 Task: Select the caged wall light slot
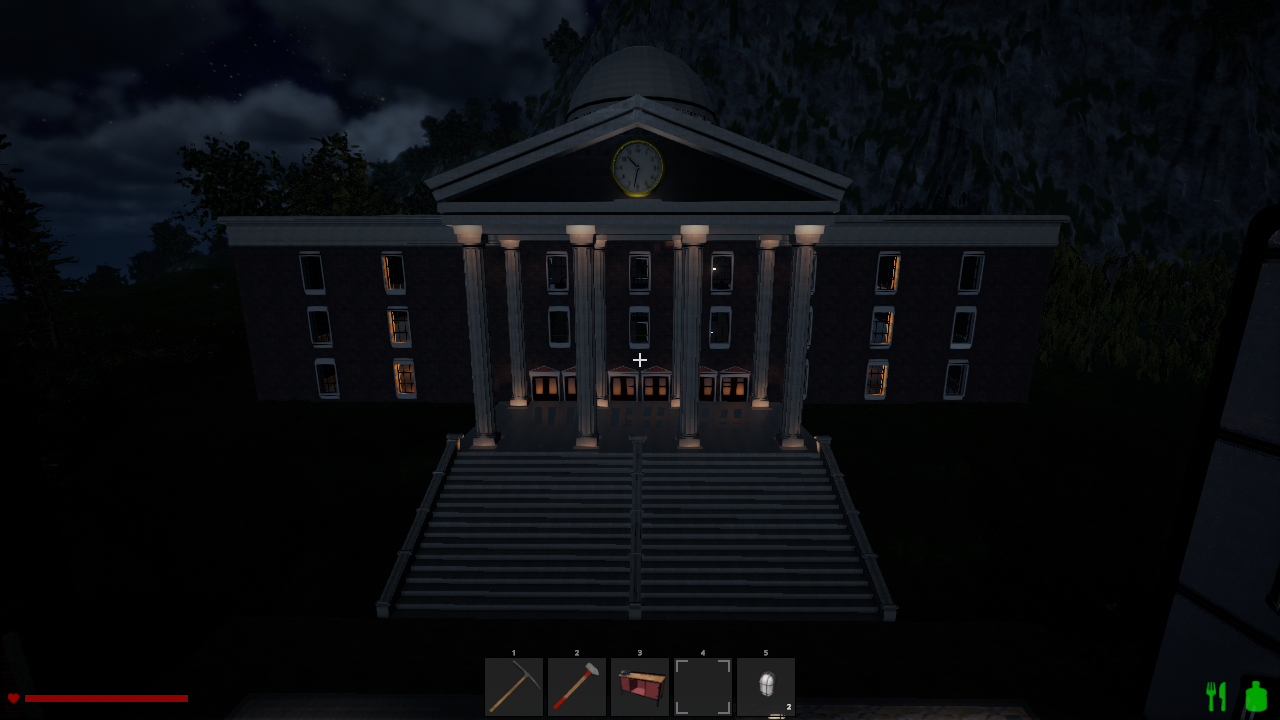coord(766,687)
